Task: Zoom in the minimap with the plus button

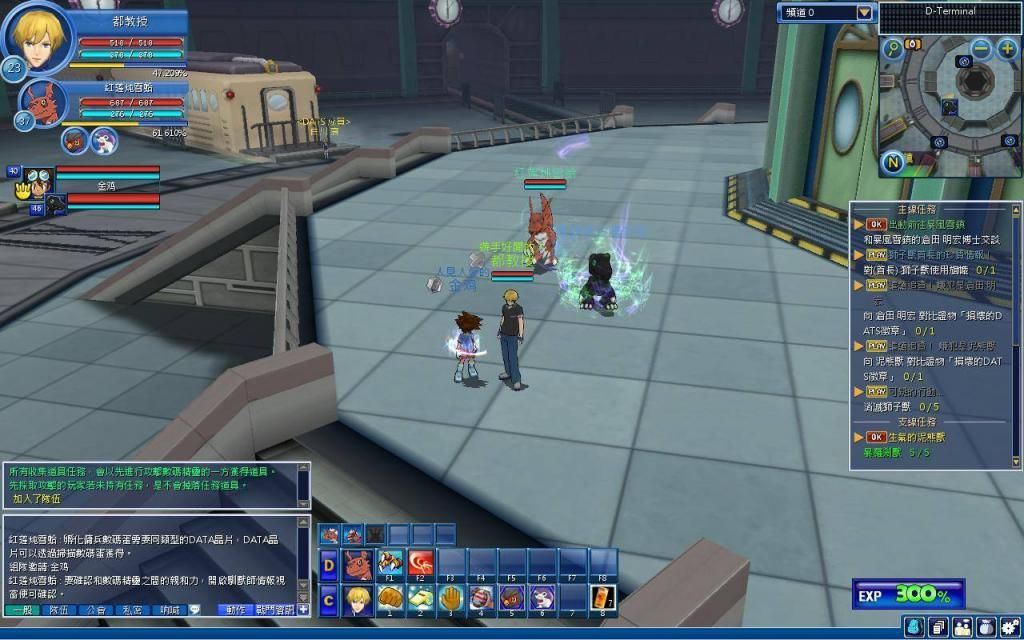Action: (x=1007, y=48)
